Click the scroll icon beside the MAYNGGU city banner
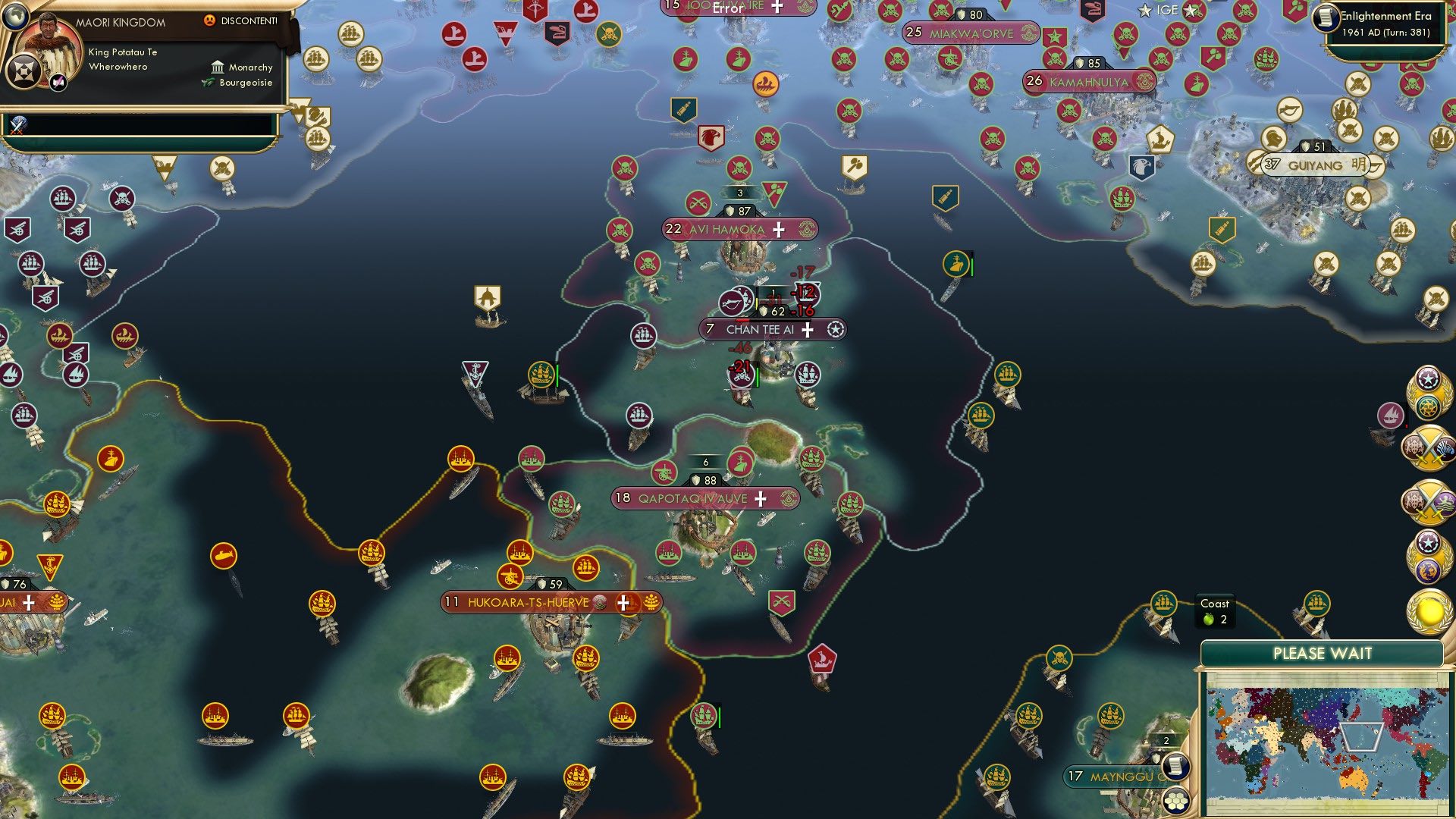 pyautogui.click(x=1175, y=767)
